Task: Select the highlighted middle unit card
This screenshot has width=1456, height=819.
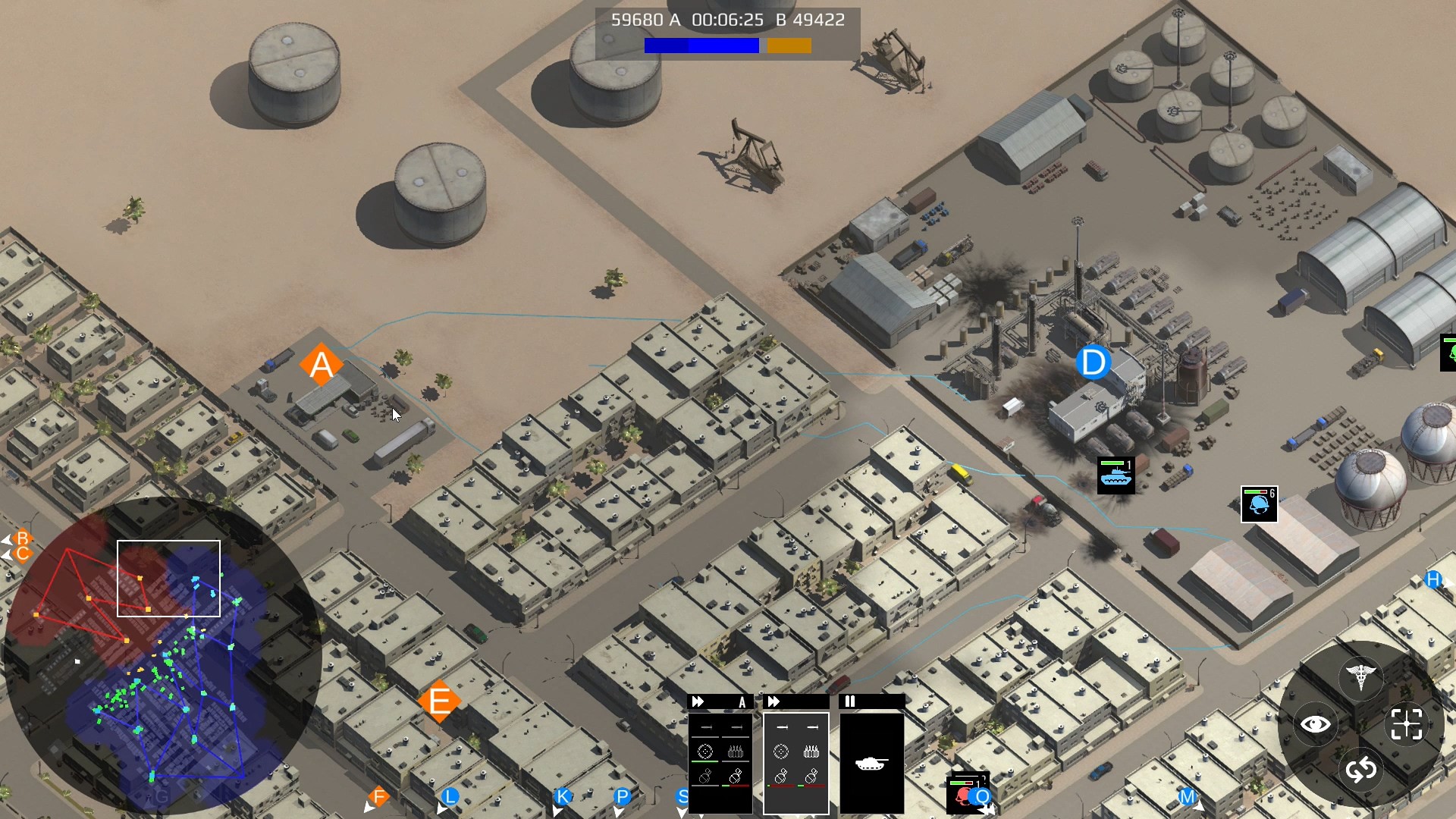Action: tap(796, 762)
